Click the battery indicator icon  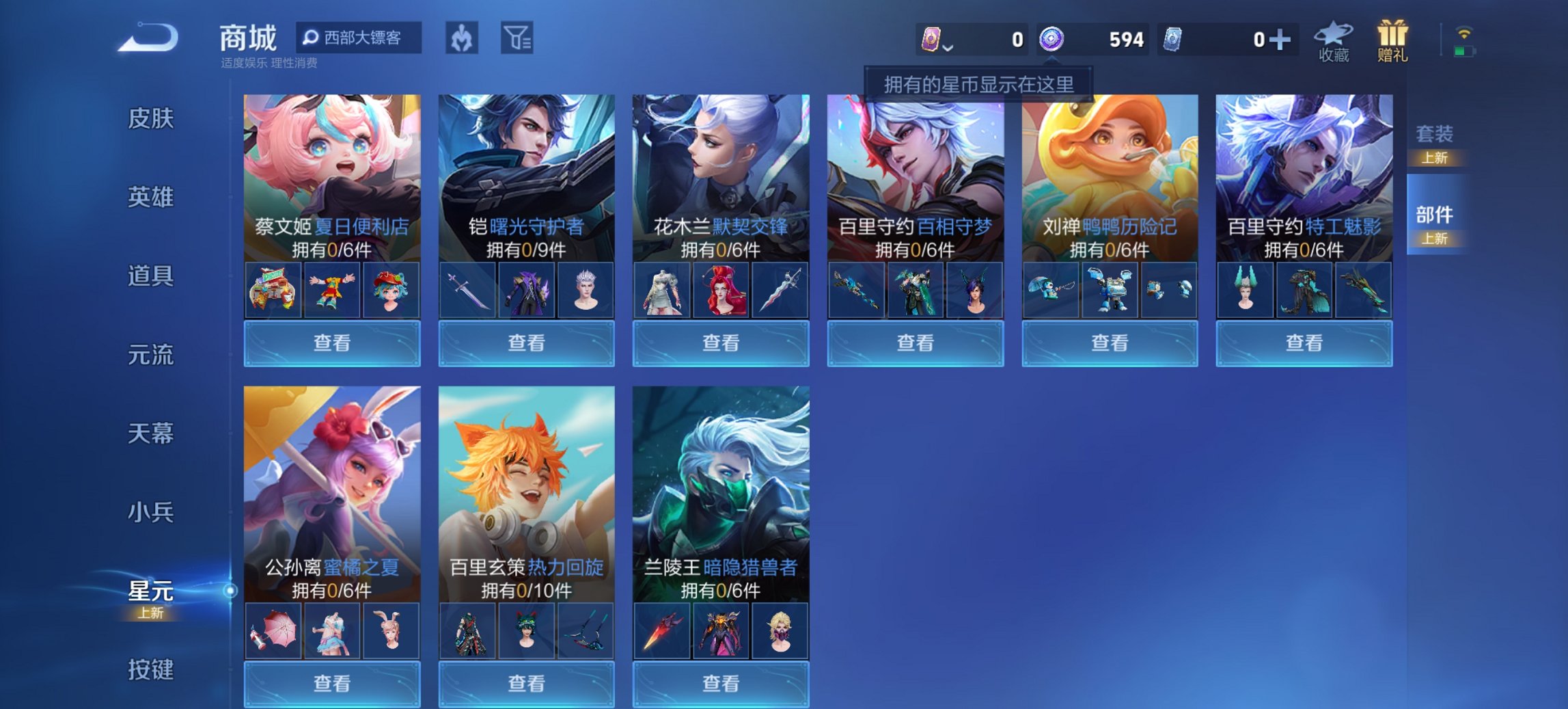(x=1465, y=51)
